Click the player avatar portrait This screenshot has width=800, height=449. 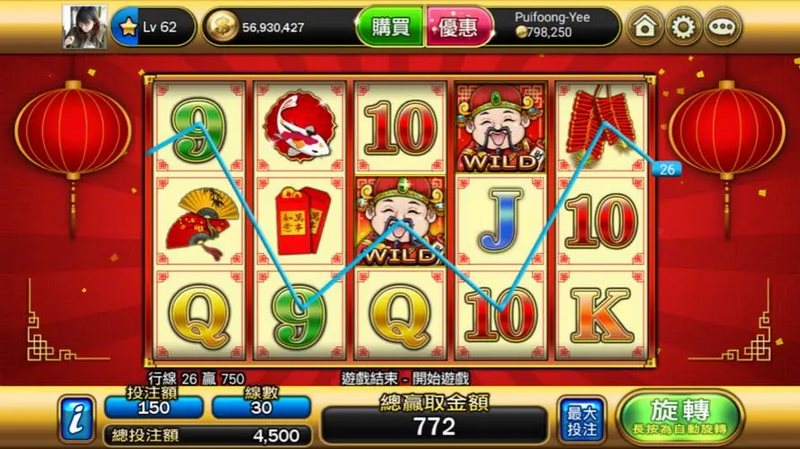coord(83,26)
